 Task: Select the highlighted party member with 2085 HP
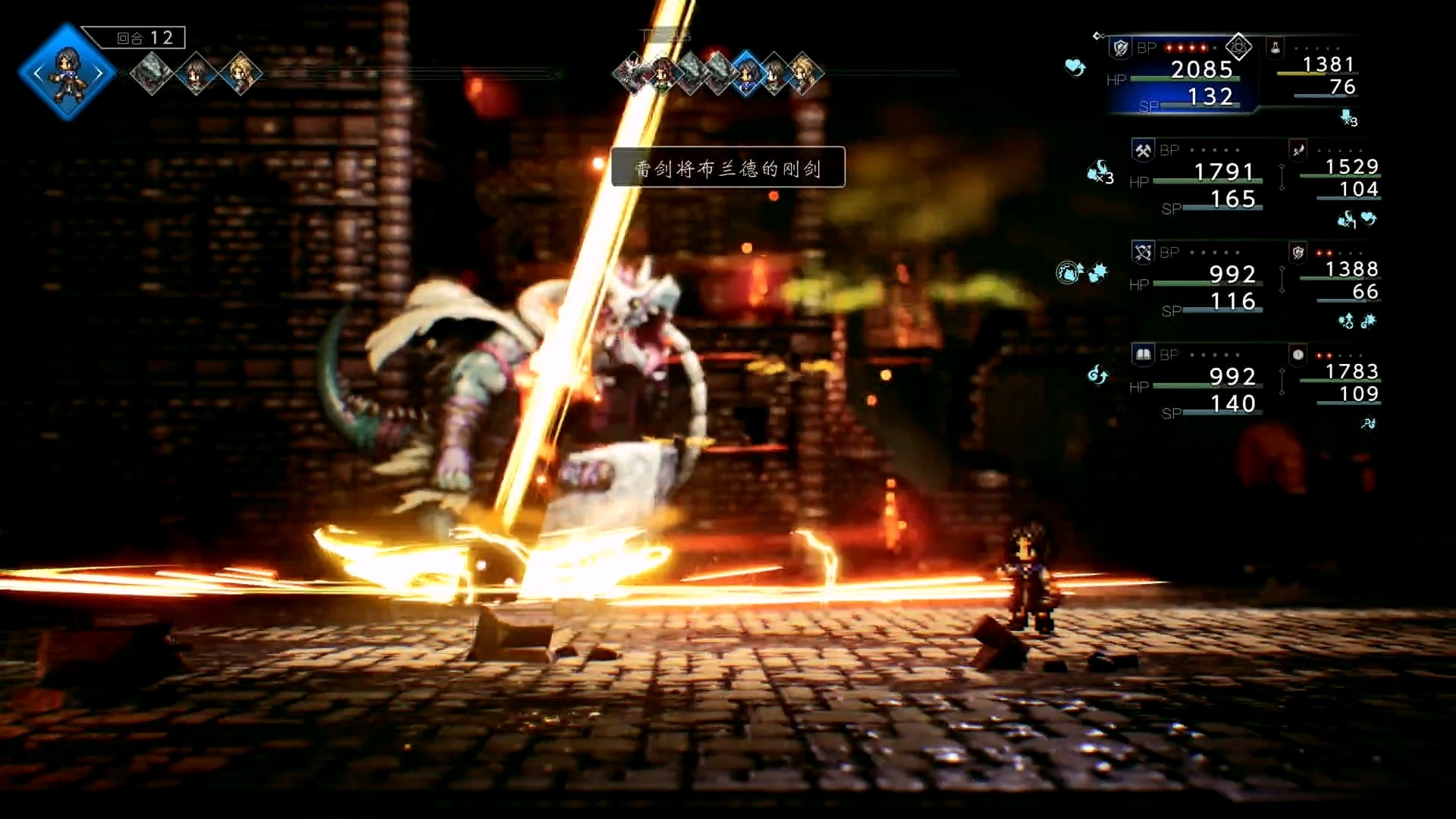pos(1183,76)
